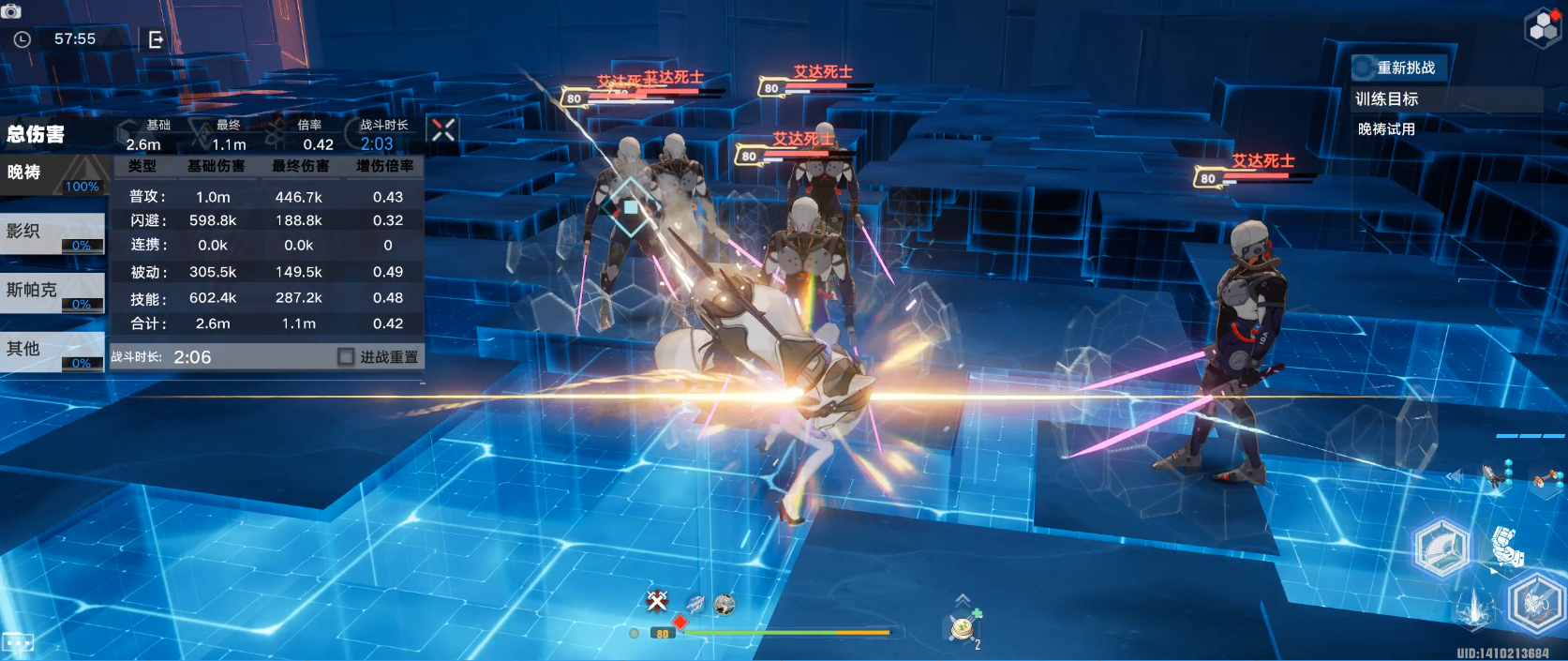The height and width of the screenshot is (661, 1568).
Task: Activate the fan-shaped skill hexagon
Action: click(x=1441, y=547)
